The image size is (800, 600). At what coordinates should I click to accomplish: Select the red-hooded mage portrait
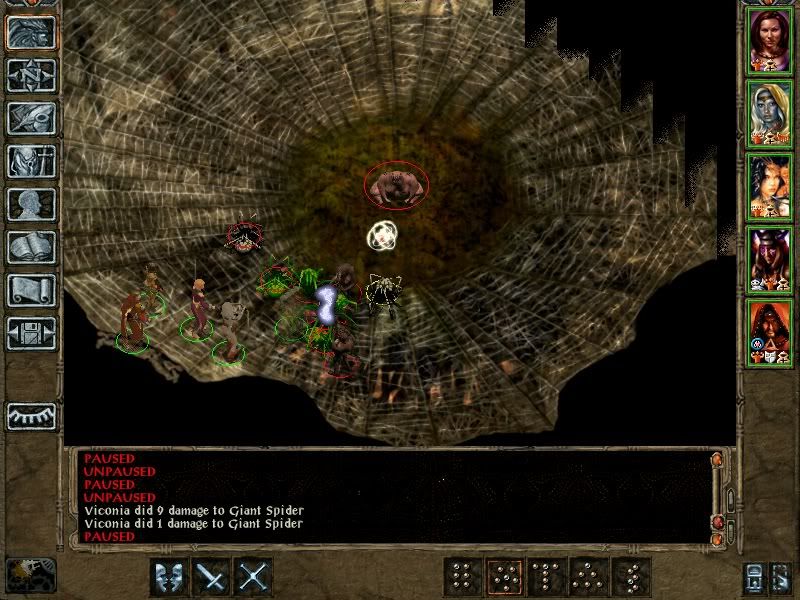coord(769,332)
